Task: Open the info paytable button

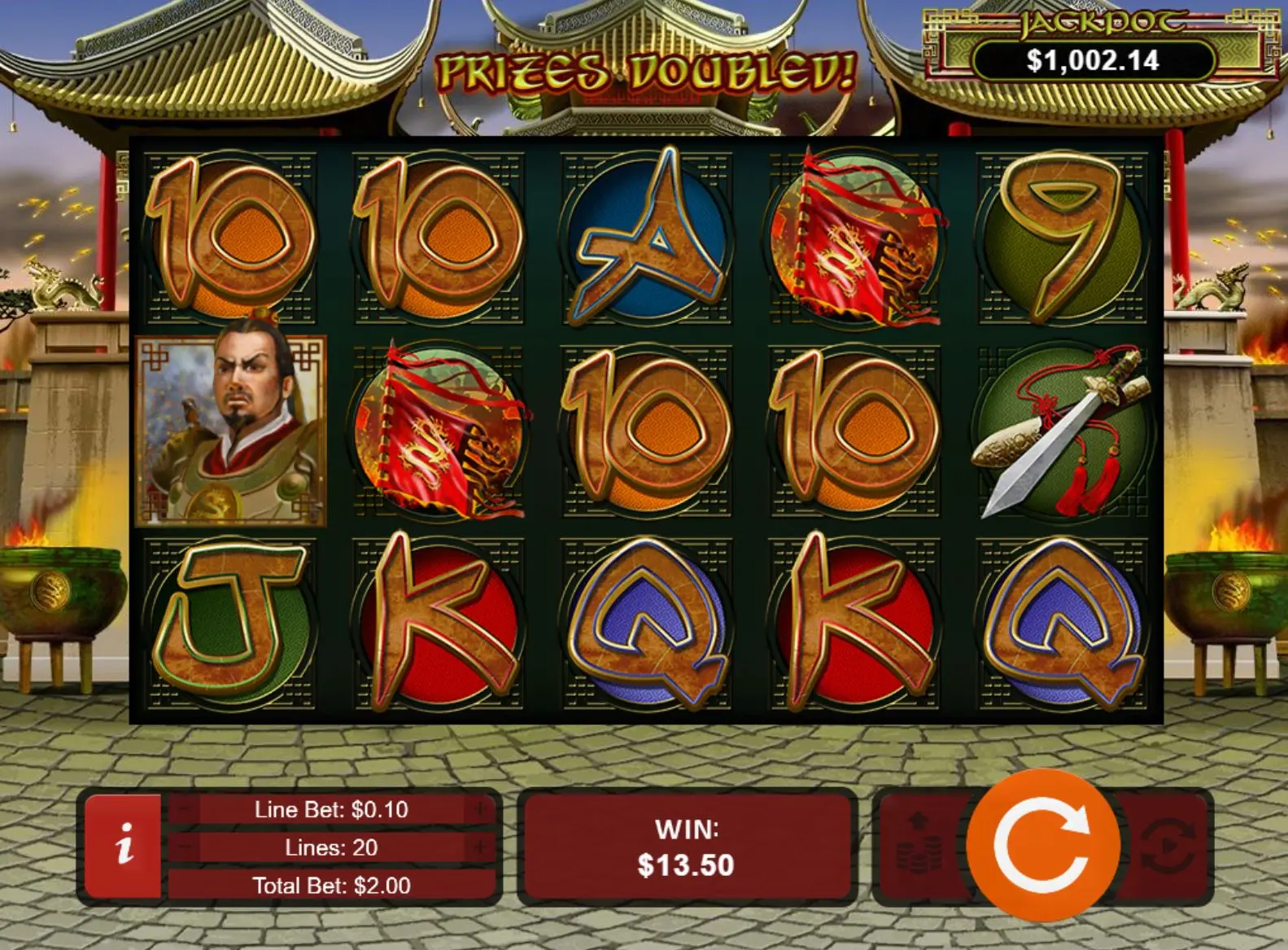Action: 124,846
